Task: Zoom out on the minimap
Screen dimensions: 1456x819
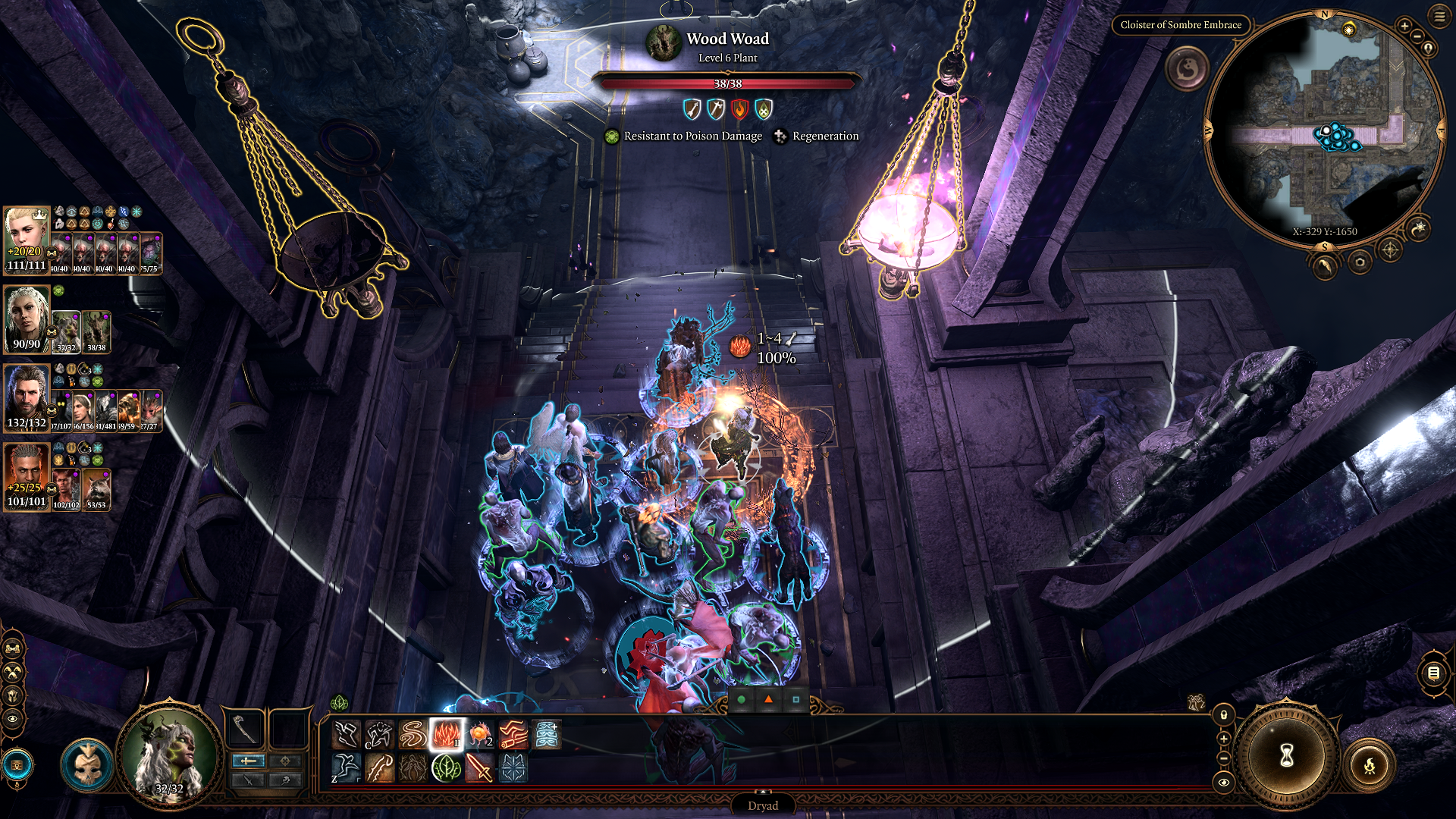Action: pyautogui.click(x=1419, y=37)
